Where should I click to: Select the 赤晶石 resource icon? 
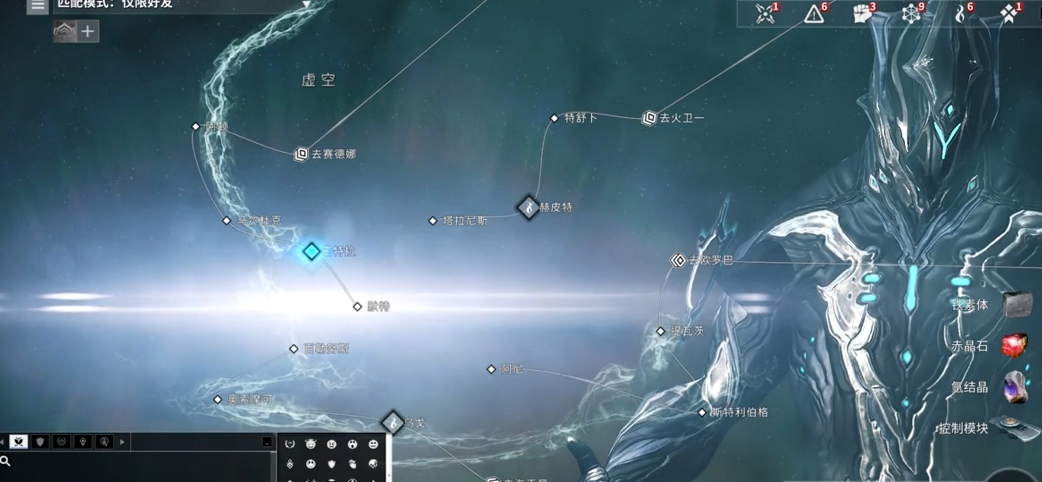tap(1014, 346)
